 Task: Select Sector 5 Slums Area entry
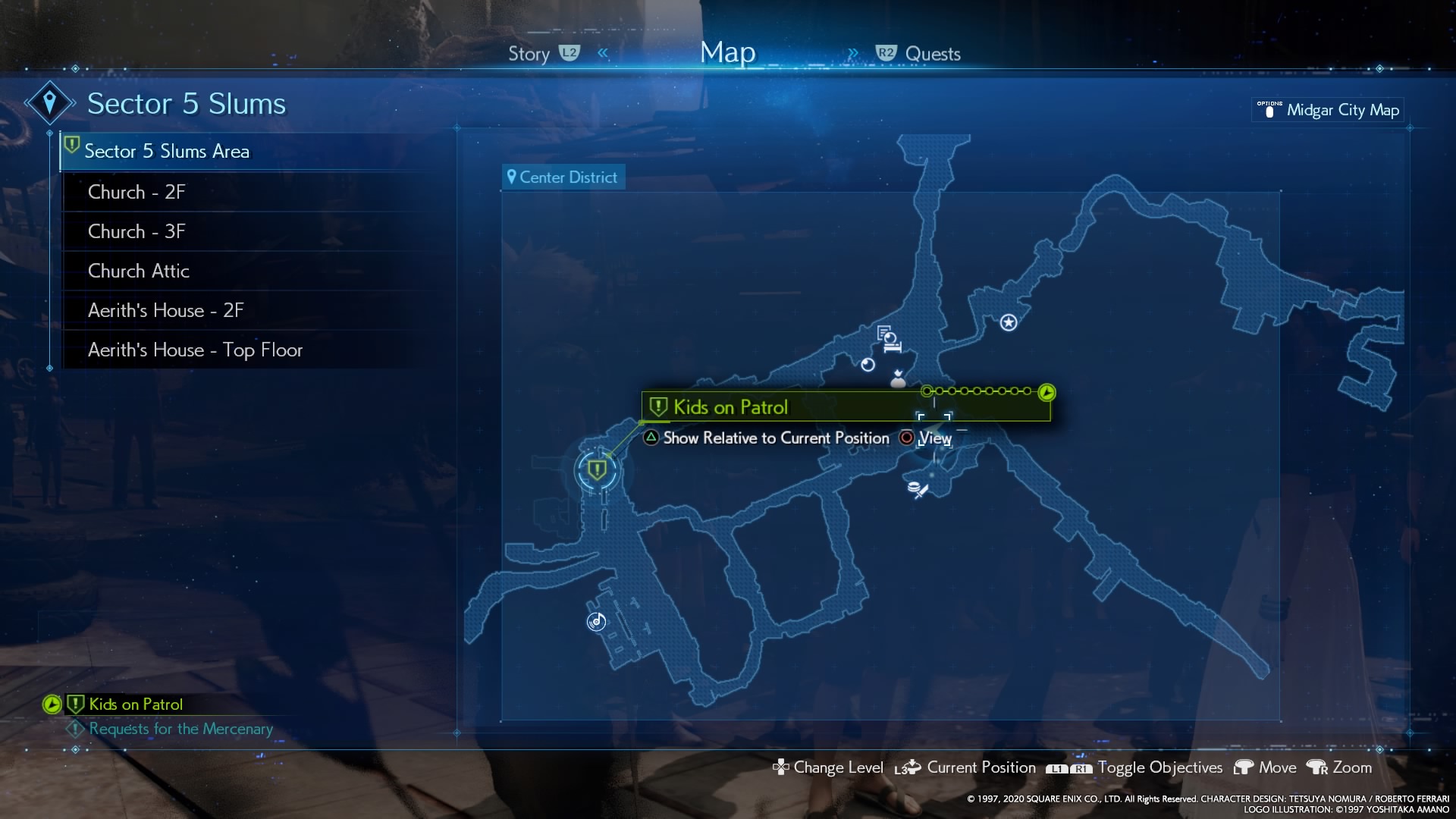[167, 151]
